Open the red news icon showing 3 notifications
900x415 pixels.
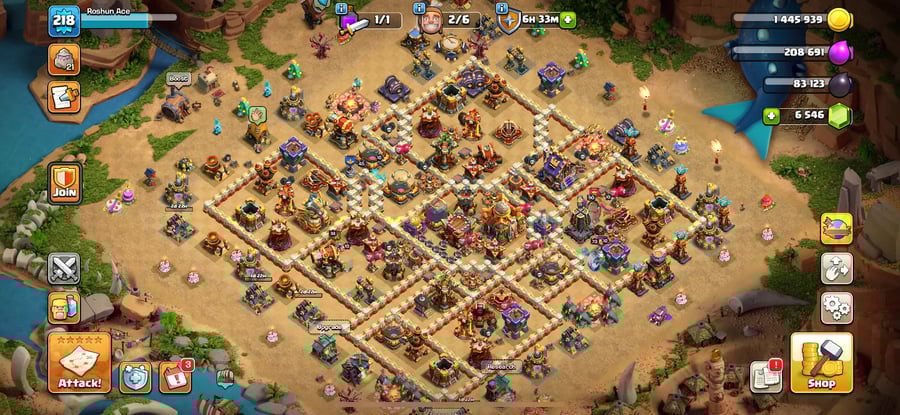(x=176, y=376)
